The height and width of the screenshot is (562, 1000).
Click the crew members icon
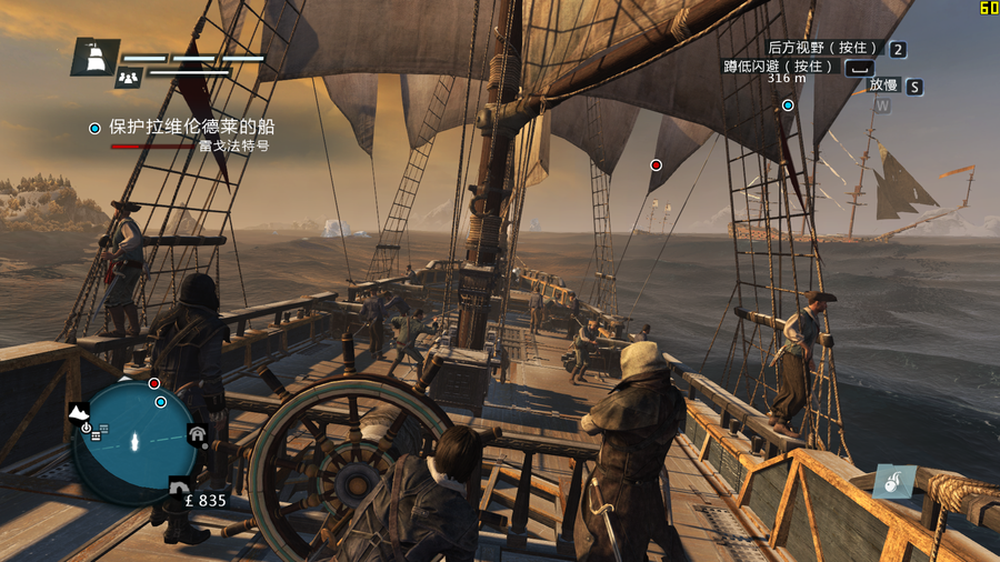point(127,76)
